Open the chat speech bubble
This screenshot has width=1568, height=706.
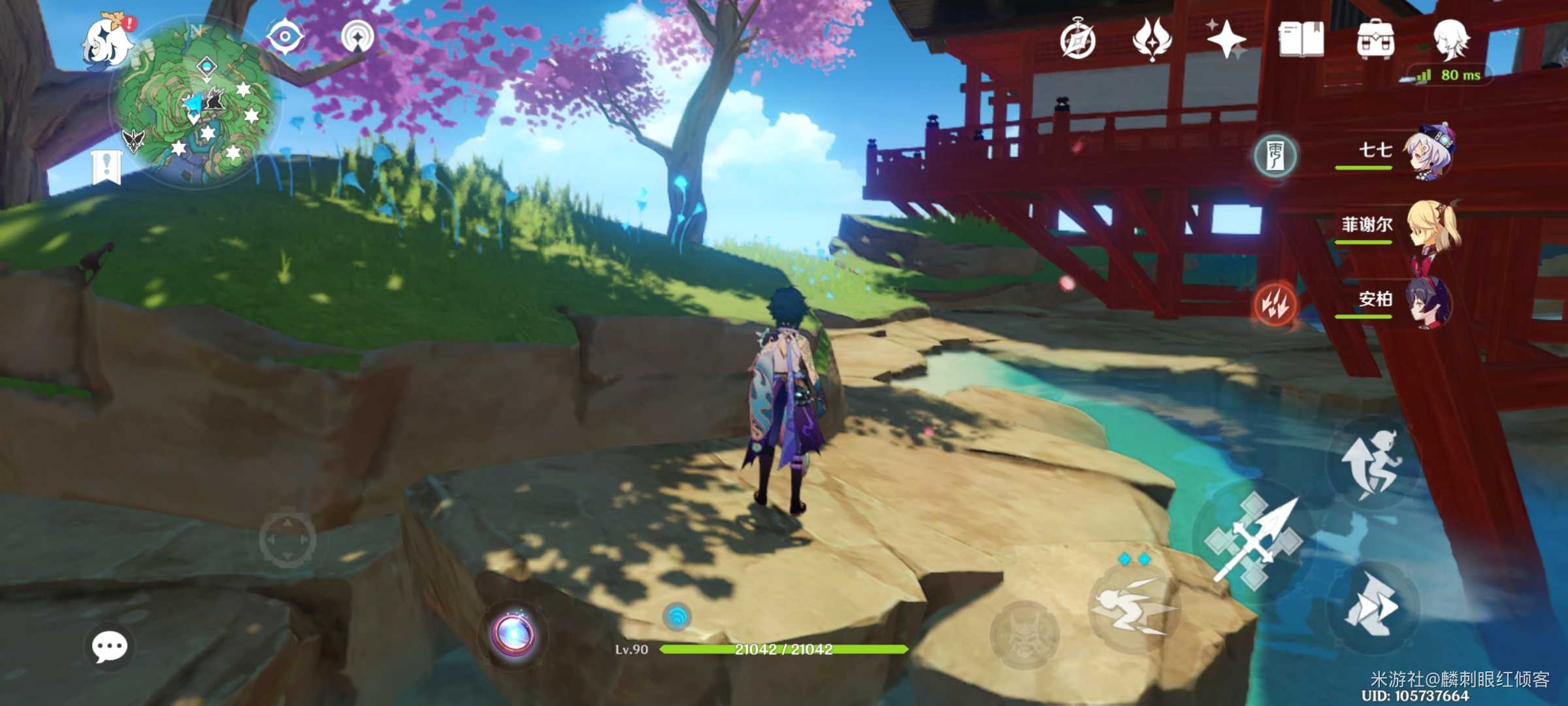[109, 647]
